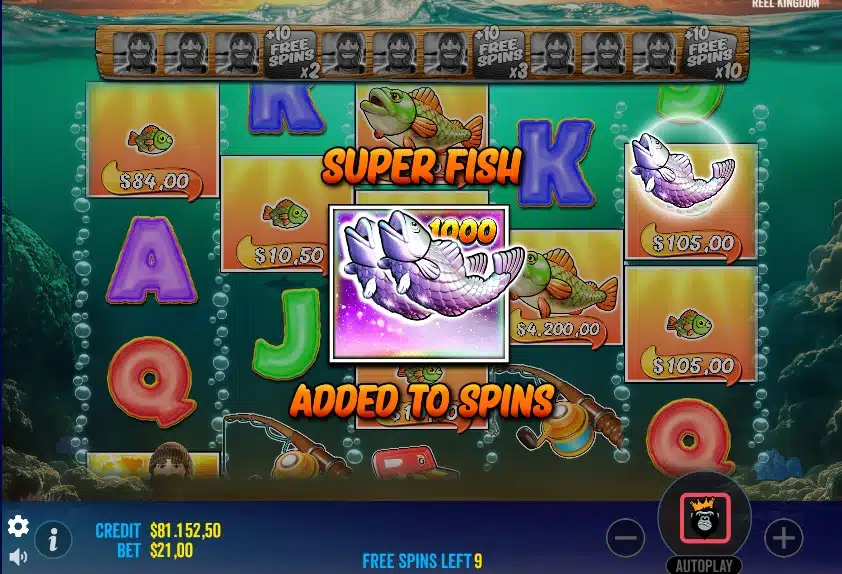Click the round spin button
The height and width of the screenshot is (574, 842).
pos(705,516)
